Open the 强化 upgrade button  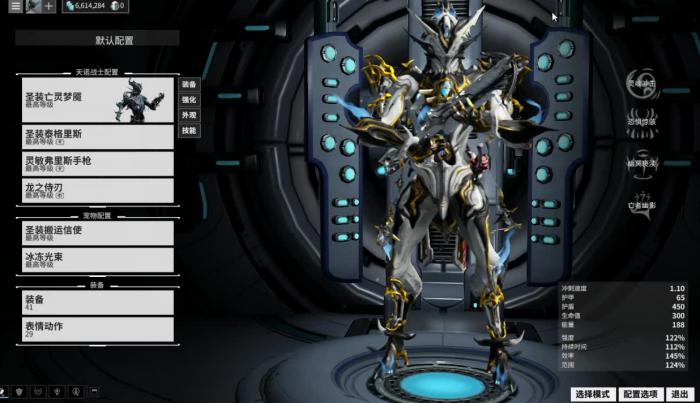pos(189,100)
